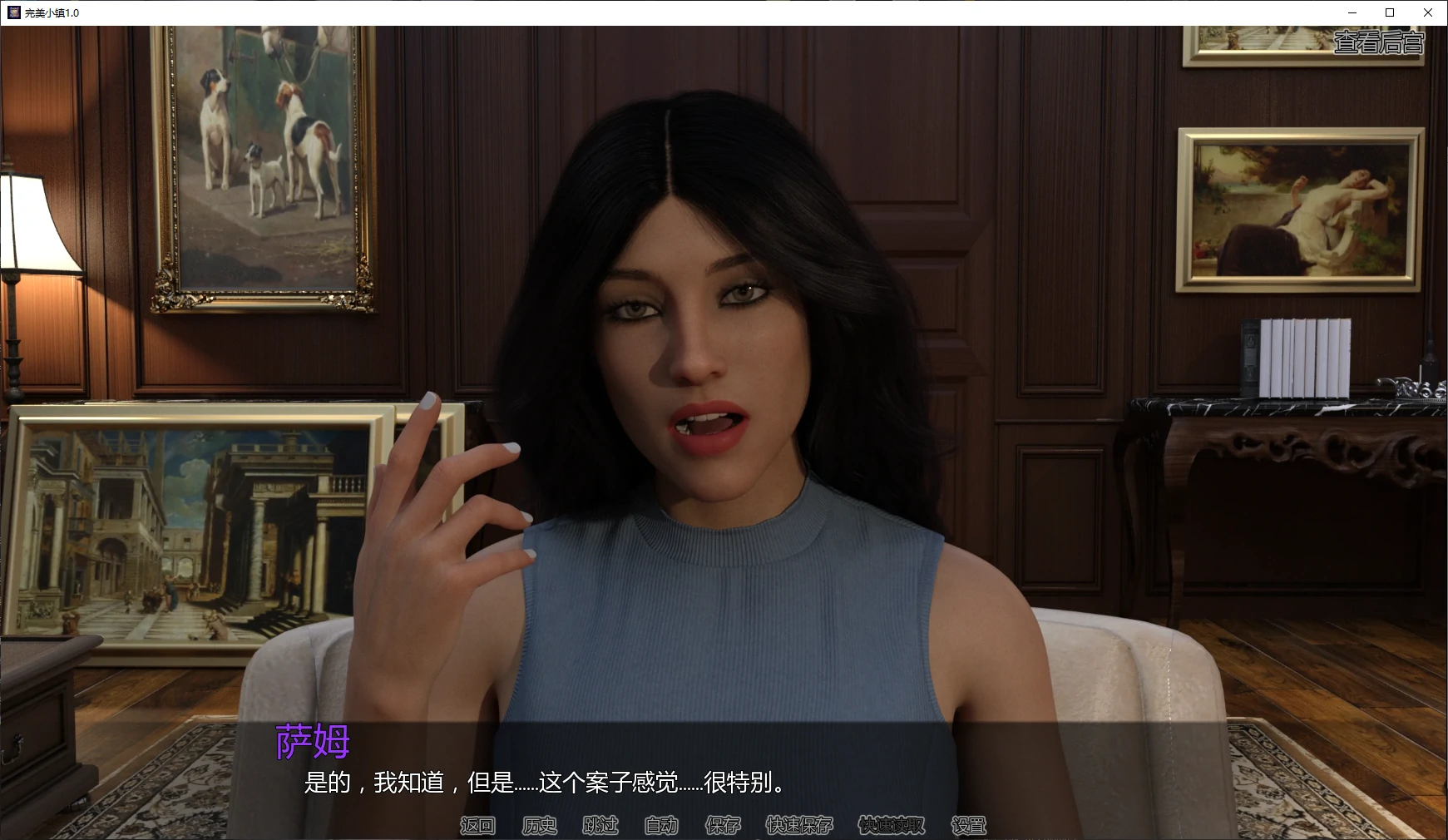
Task: Open the 设置 settings menu
Action: (969, 824)
